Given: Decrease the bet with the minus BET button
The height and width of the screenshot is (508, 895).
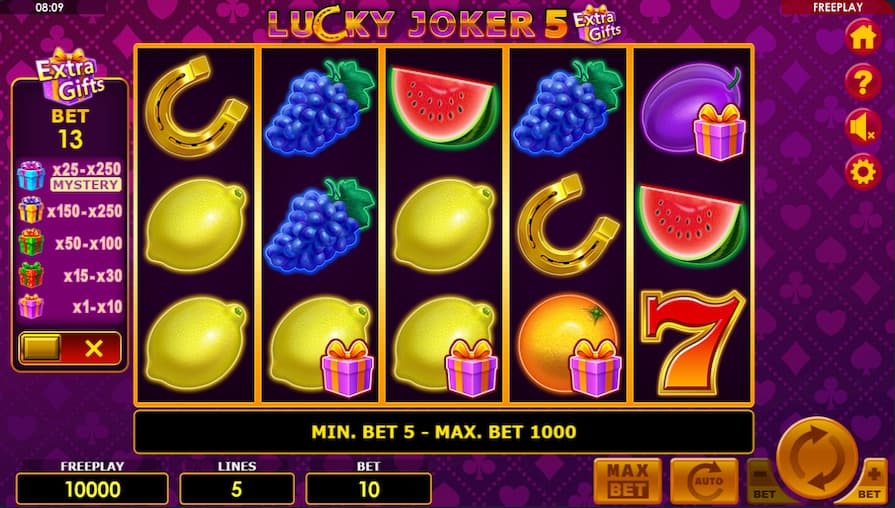Looking at the screenshot, I should 761,481.
